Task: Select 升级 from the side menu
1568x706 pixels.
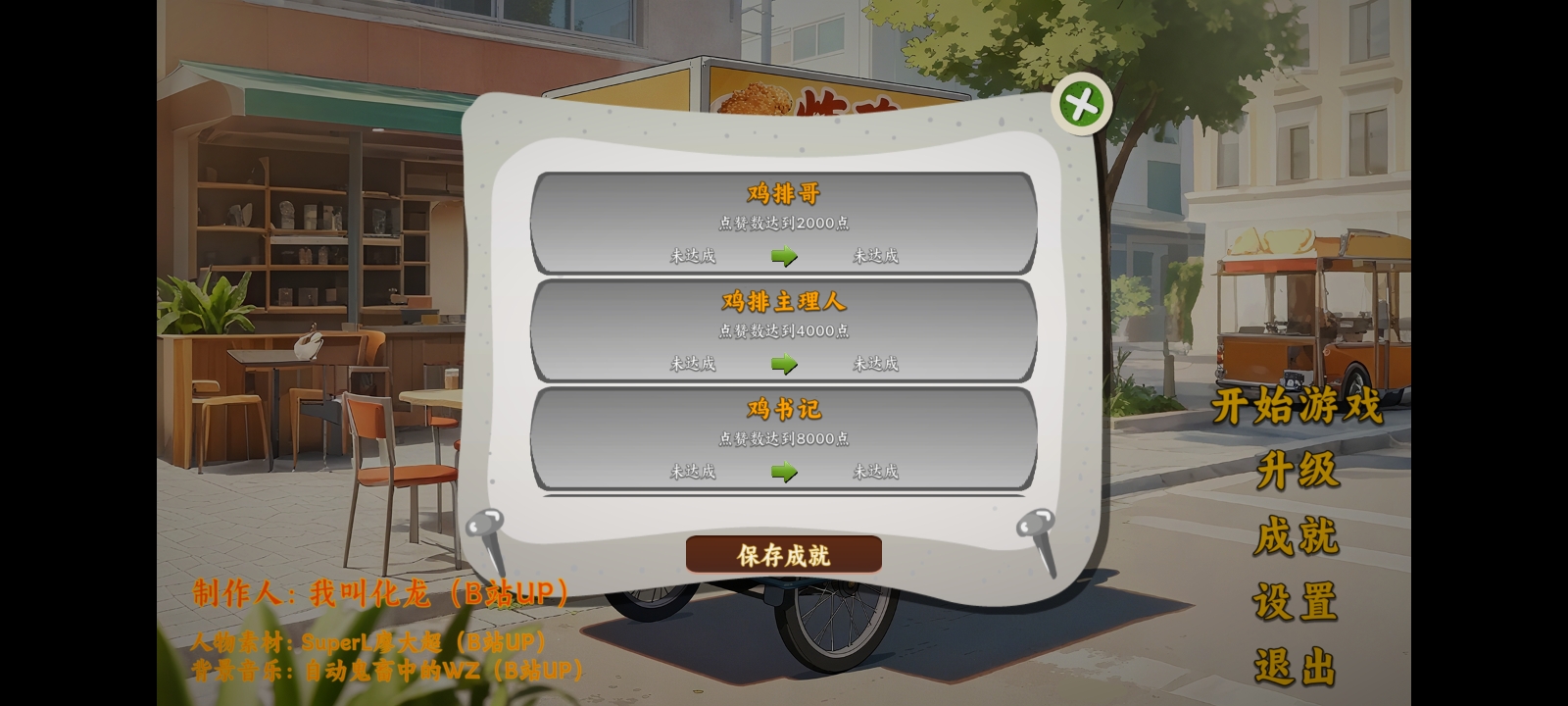Action: coord(1298,471)
